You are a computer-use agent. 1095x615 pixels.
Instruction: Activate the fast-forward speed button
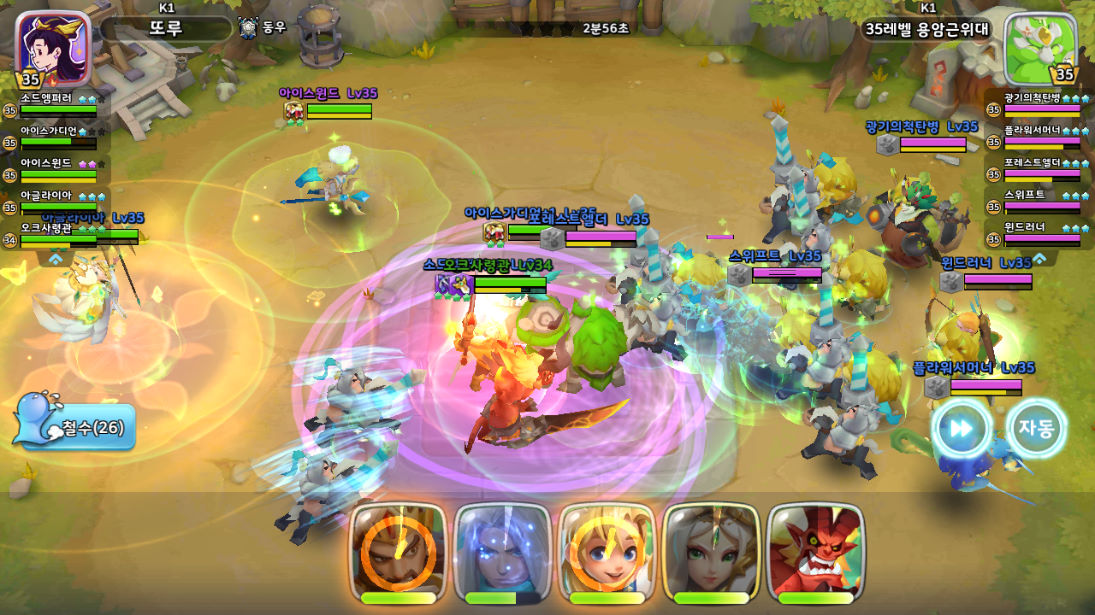click(x=961, y=428)
